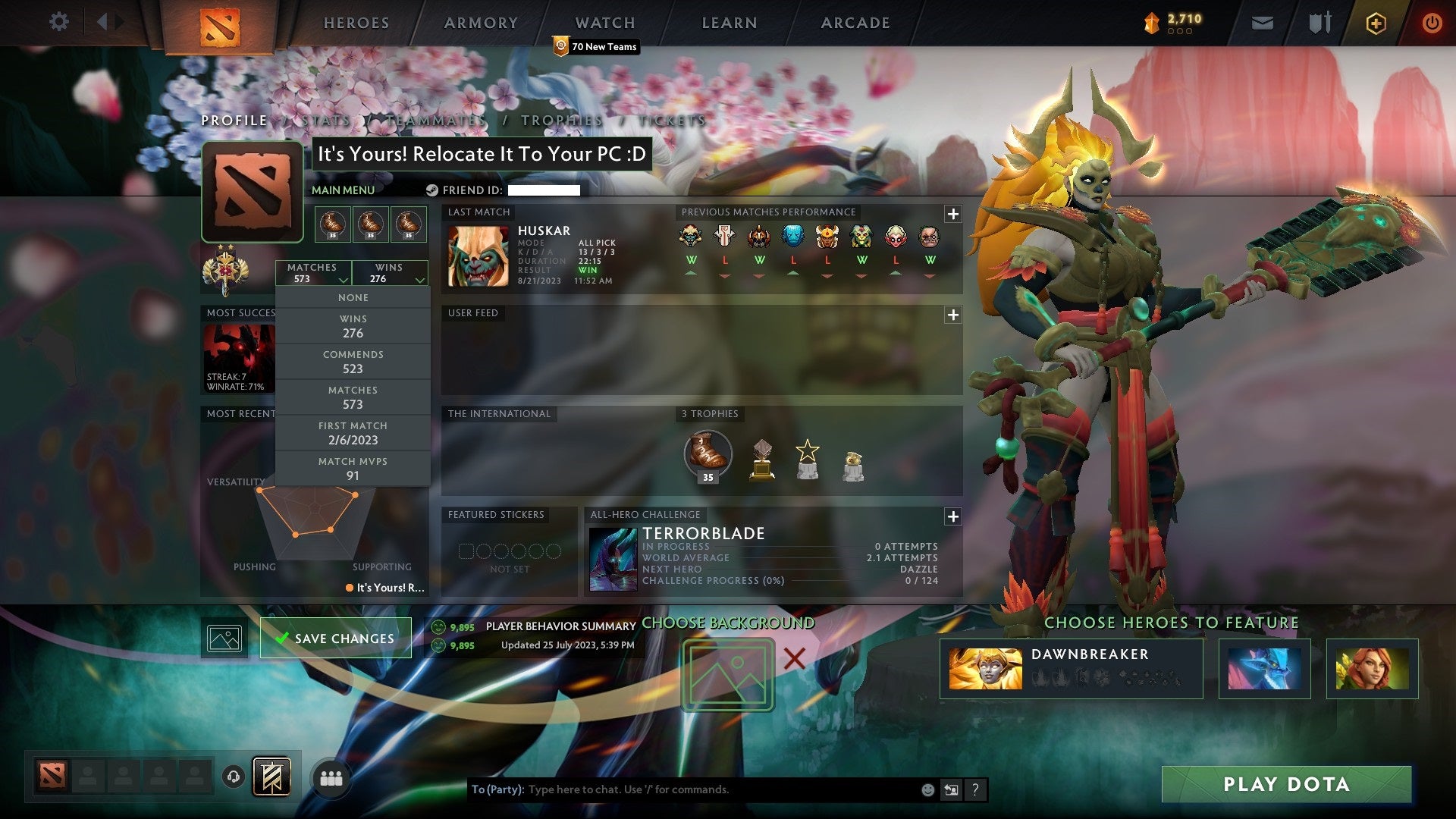The image size is (1456, 819).
Task: Open settings with the gear icon
Action: pyautogui.click(x=59, y=21)
